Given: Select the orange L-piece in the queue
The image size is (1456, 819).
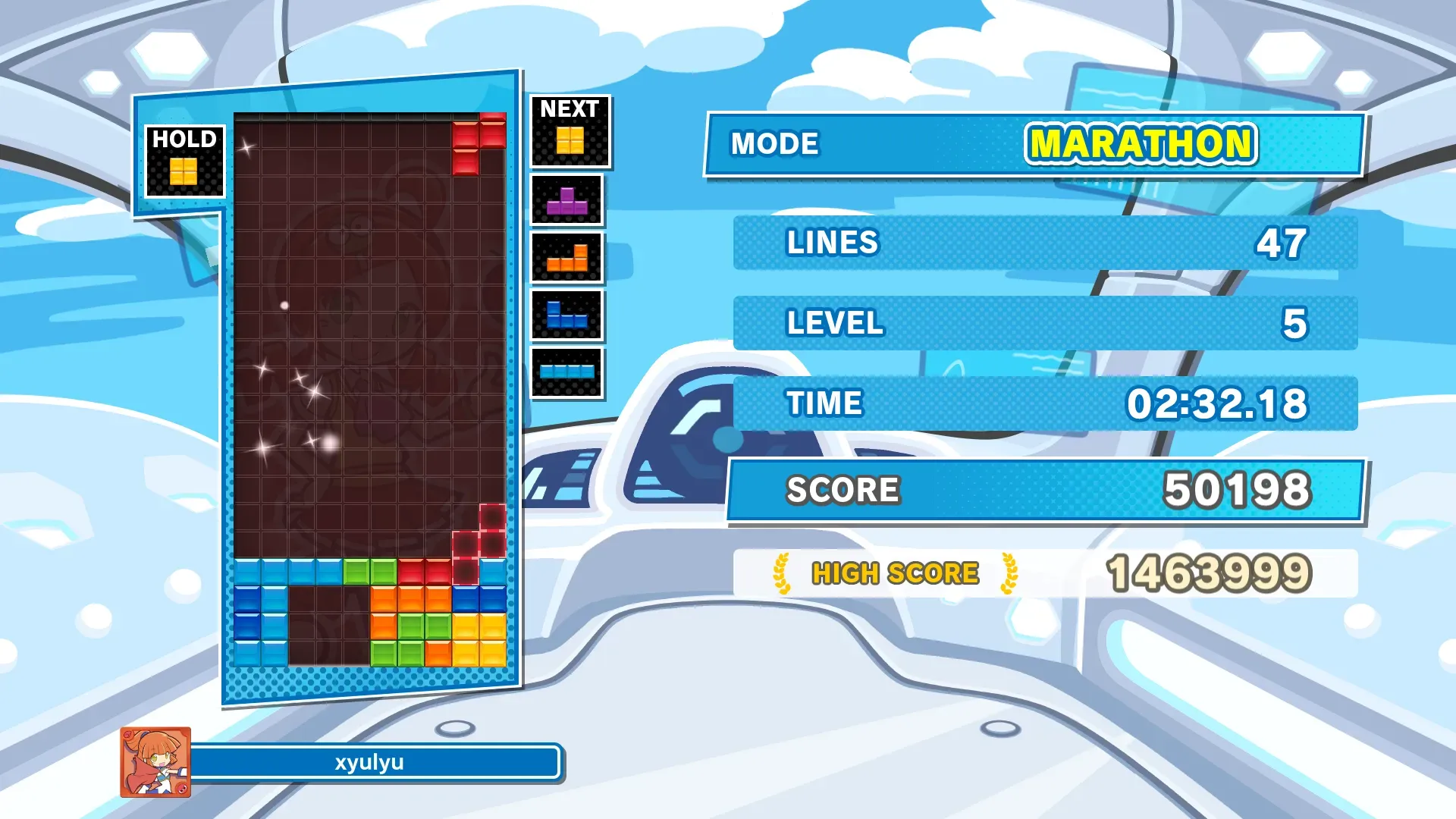Looking at the screenshot, I should (x=566, y=259).
